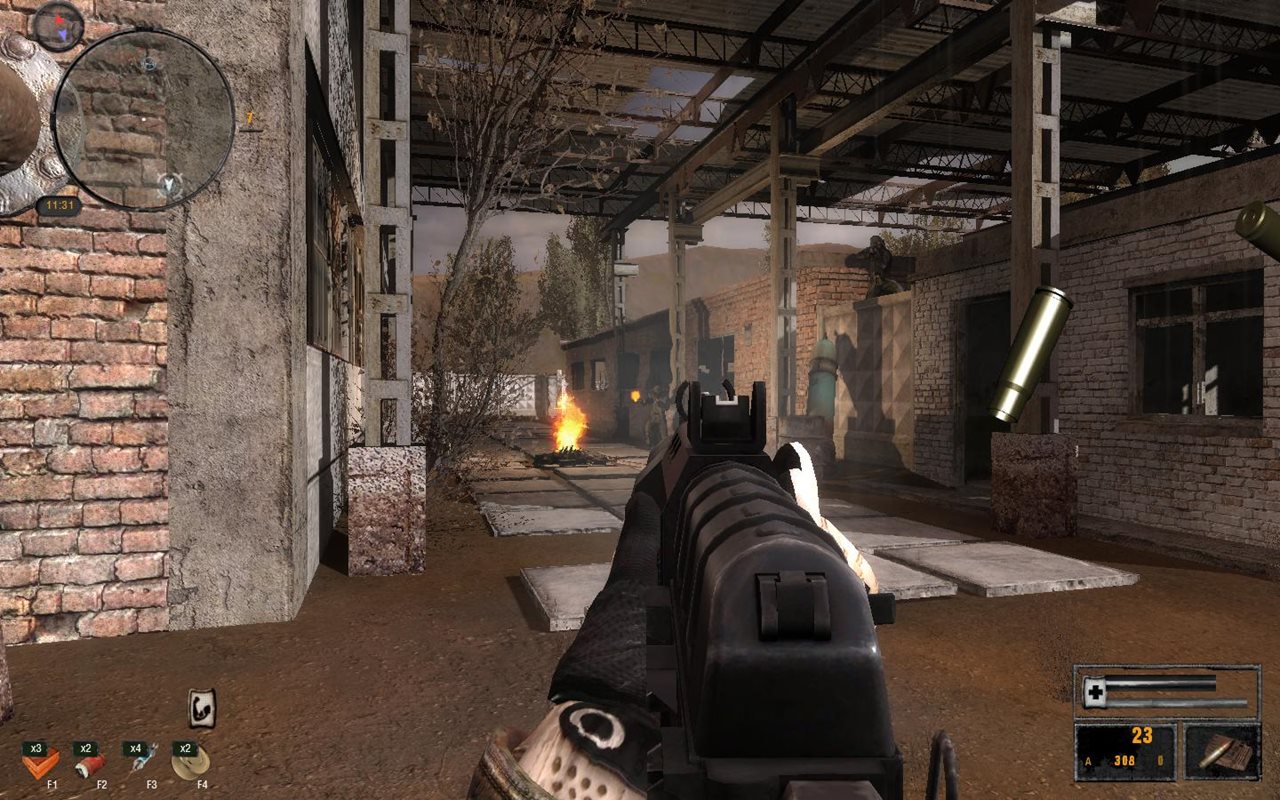
Task: Click the reserve ammo counter showing 308
Action: click(x=1124, y=761)
